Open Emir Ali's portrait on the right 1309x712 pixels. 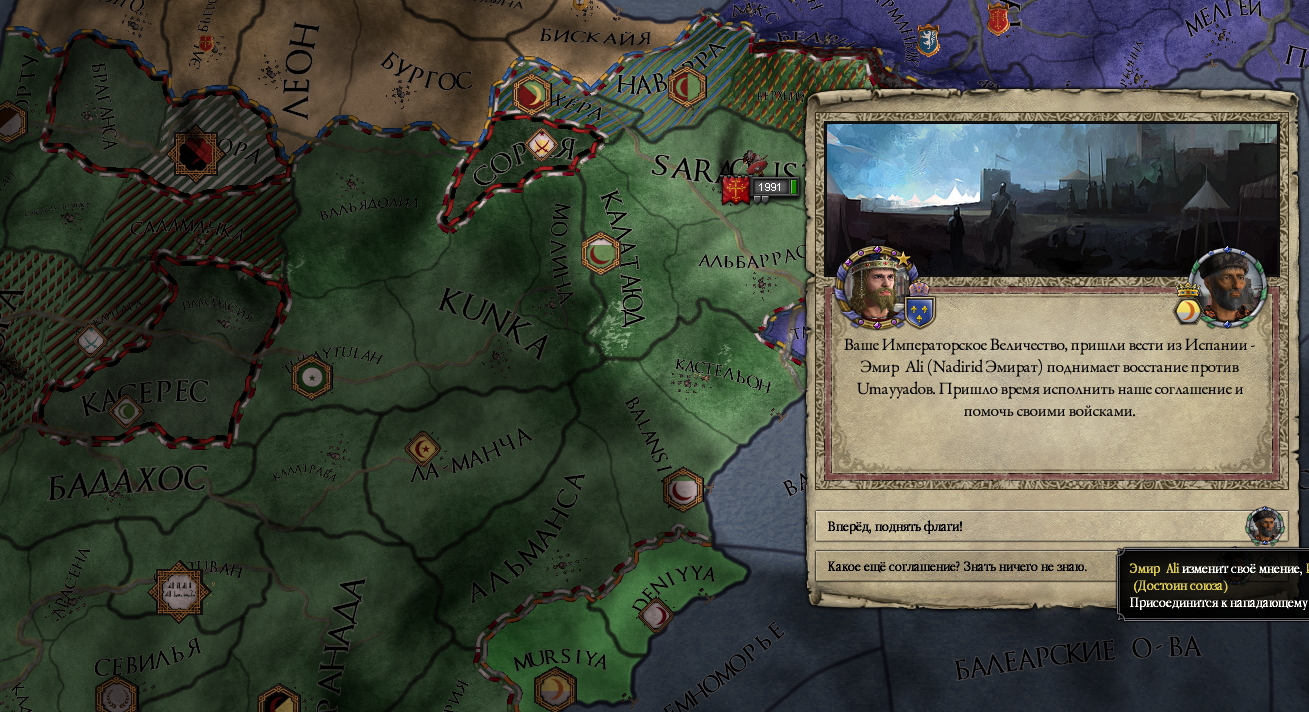click(x=1228, y=287)
